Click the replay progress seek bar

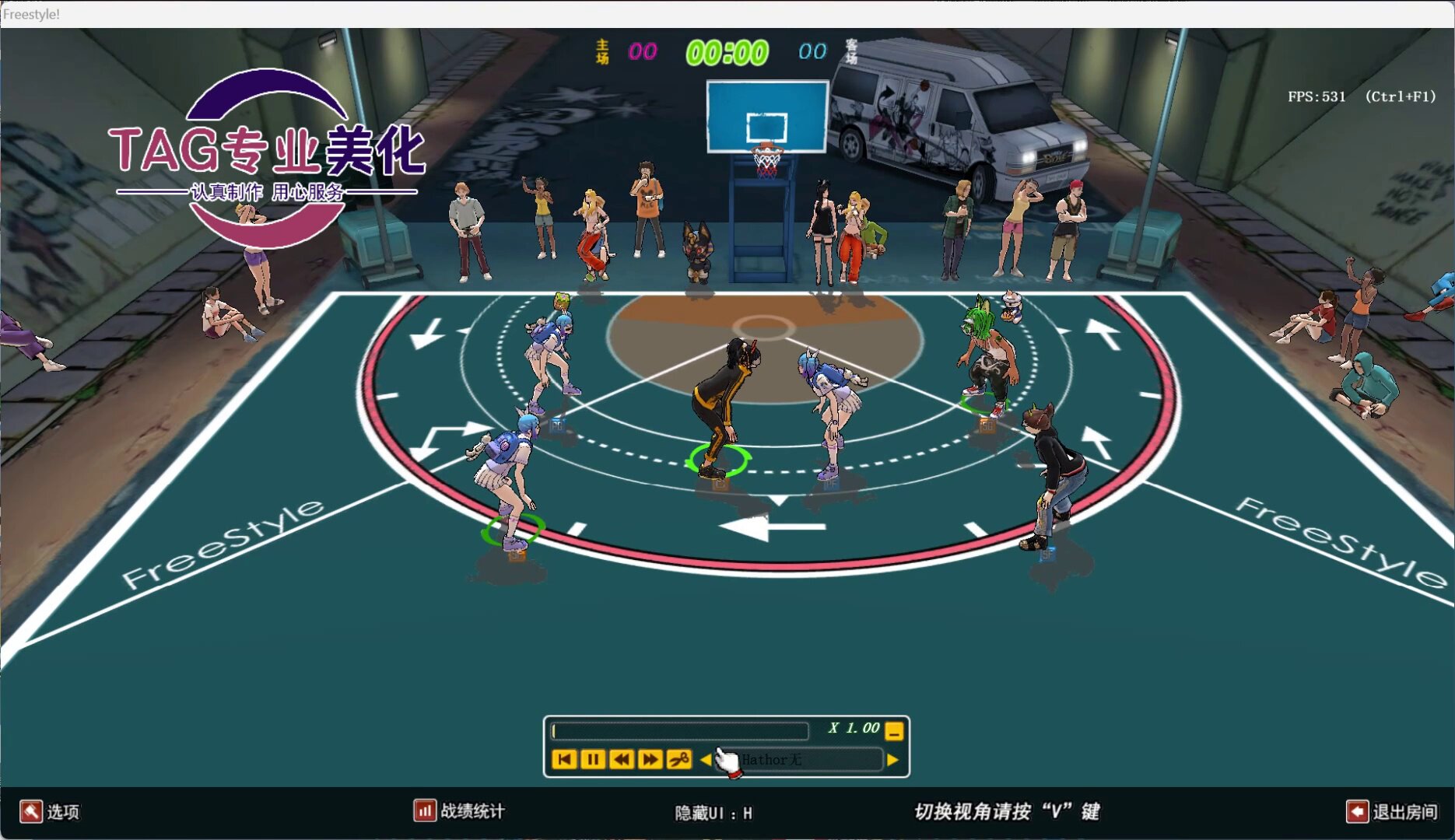point(681,730)
